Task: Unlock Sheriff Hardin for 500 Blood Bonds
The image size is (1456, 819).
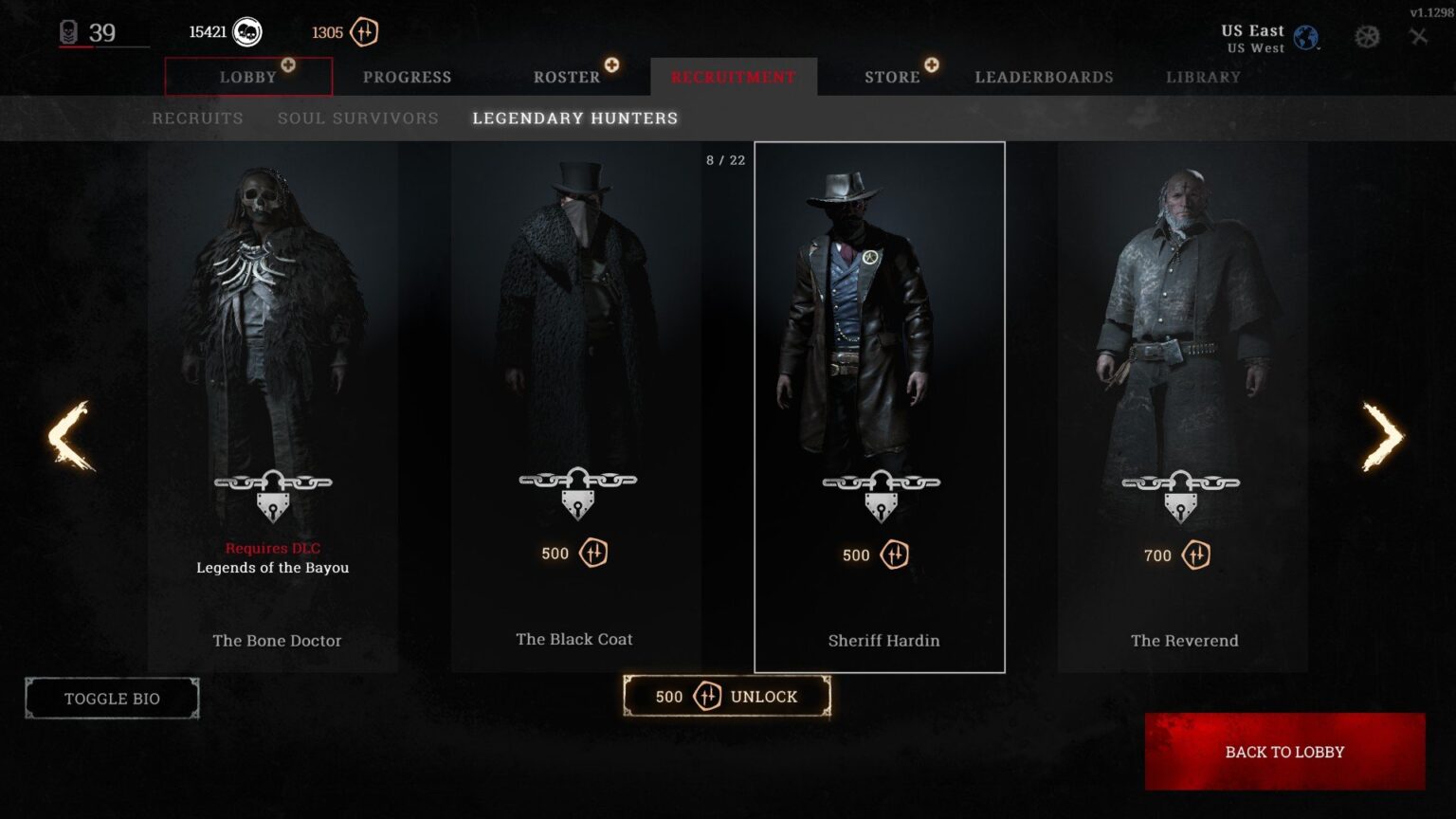Action: 727,696
